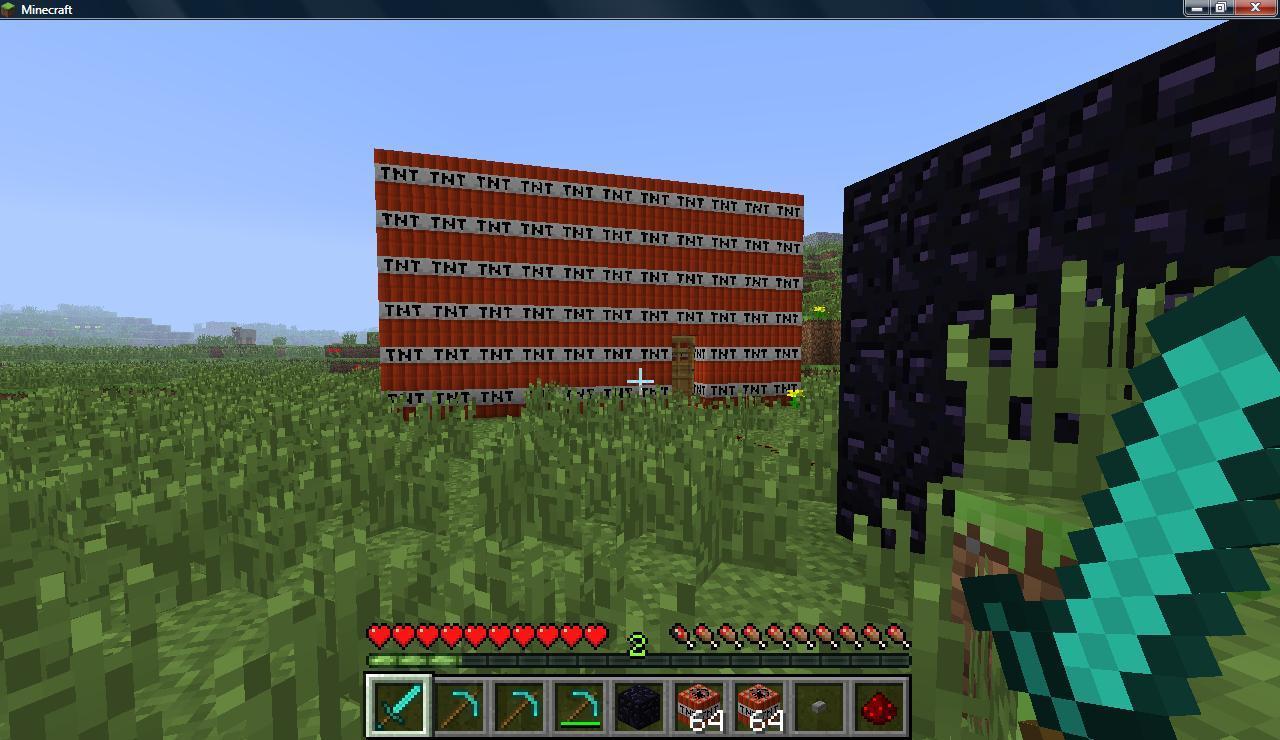Minimize the Minecraft window
This screenshot has height=740, width=1280.
pos(1197,8)
